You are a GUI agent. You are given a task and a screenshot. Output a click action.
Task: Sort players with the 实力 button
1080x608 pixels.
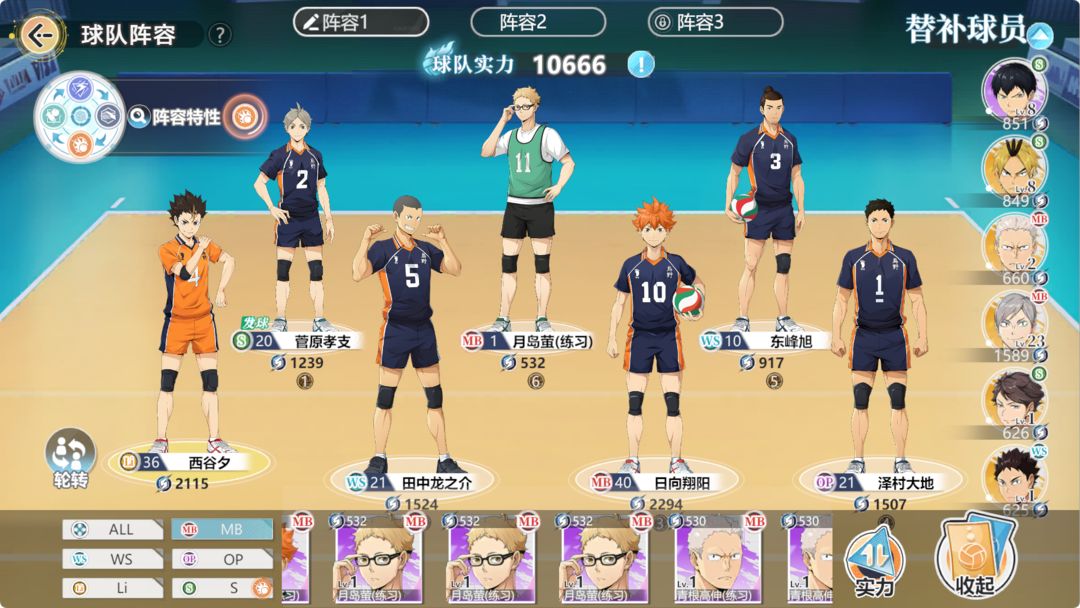coord(874,563)
